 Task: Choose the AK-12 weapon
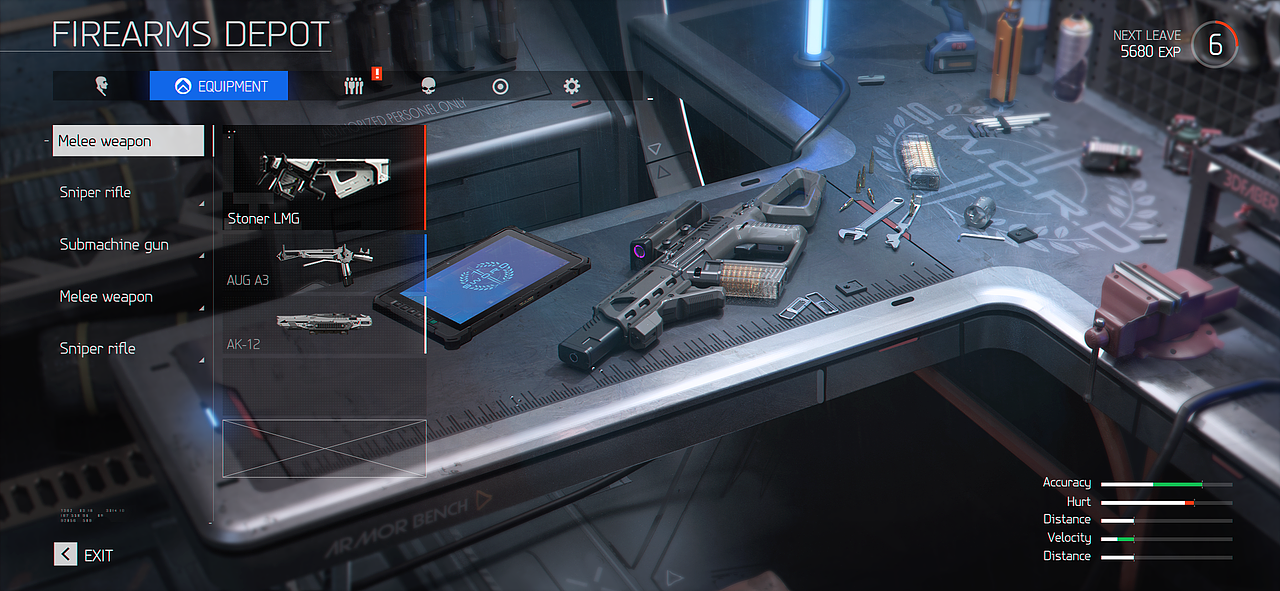320,326
